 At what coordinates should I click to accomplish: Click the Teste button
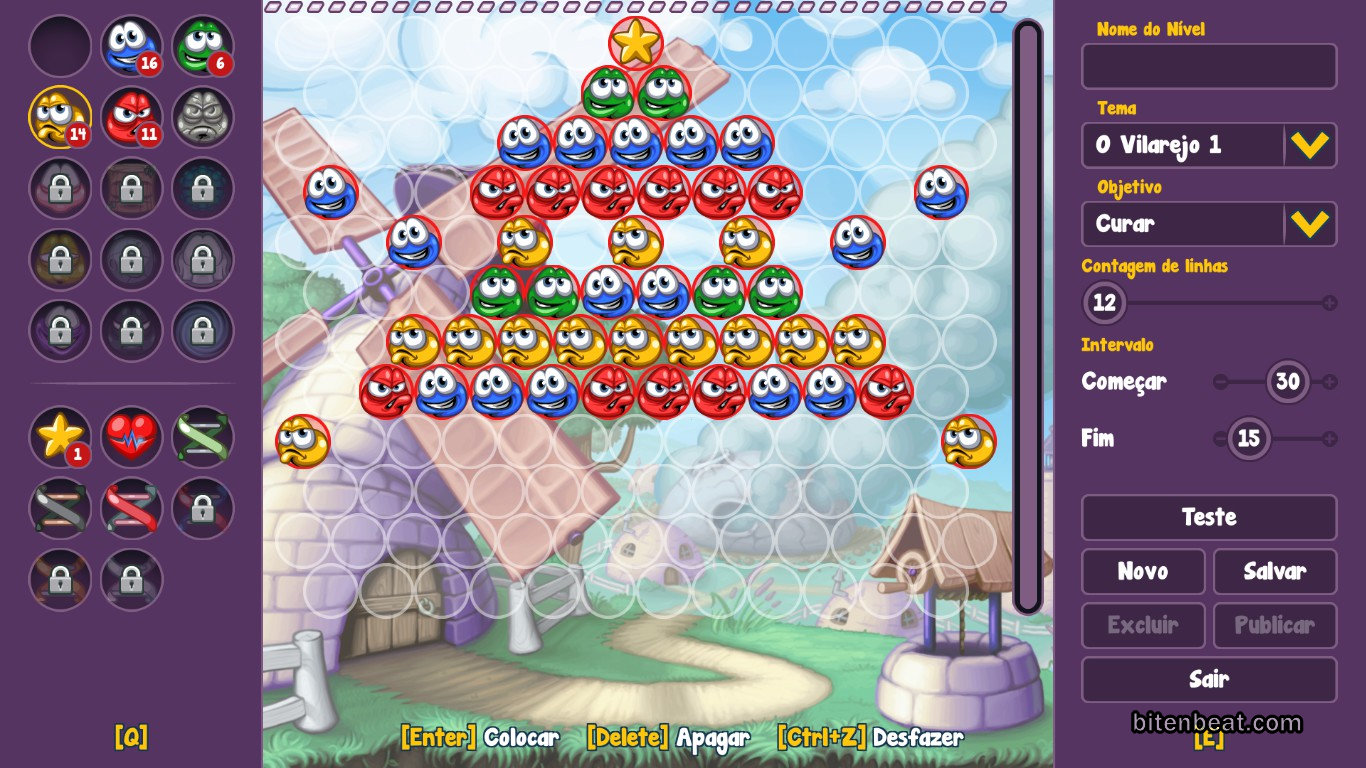click(x=1208, y=517)
